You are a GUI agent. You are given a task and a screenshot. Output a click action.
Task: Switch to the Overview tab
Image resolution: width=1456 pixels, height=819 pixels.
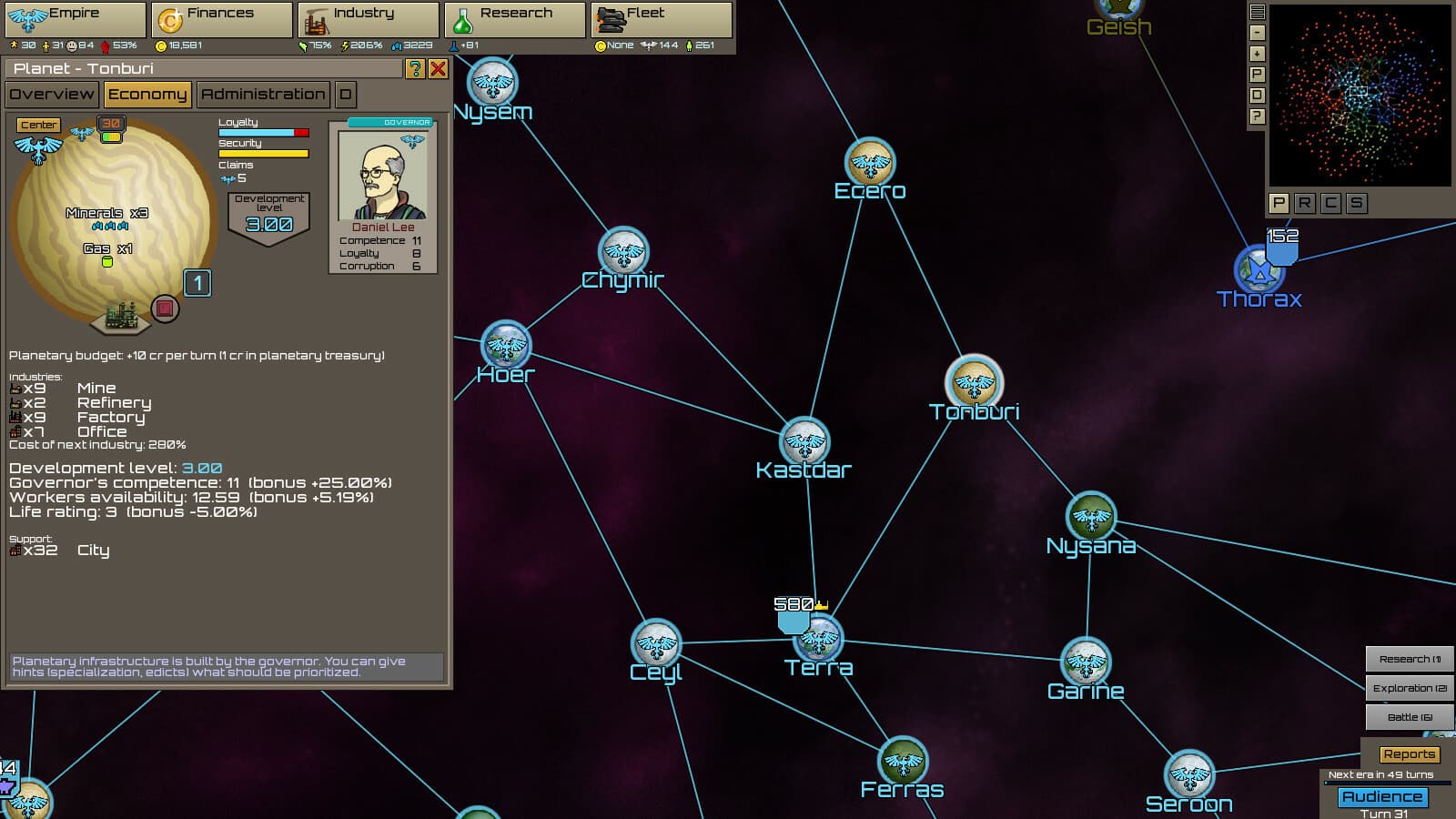(51, 94)
